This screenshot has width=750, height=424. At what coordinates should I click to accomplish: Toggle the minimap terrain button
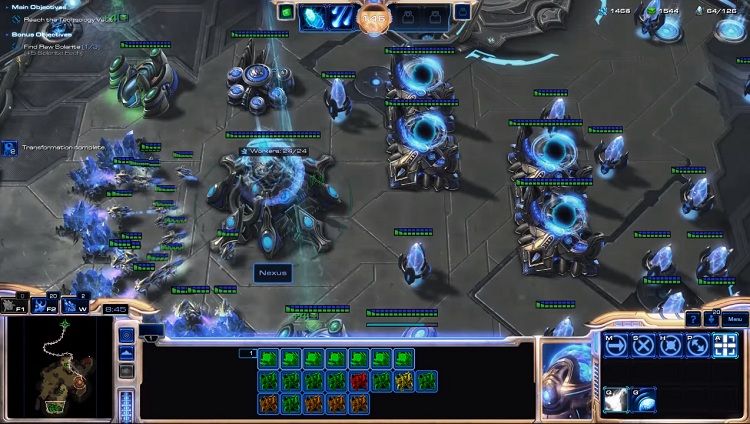(x=127, y=354)
